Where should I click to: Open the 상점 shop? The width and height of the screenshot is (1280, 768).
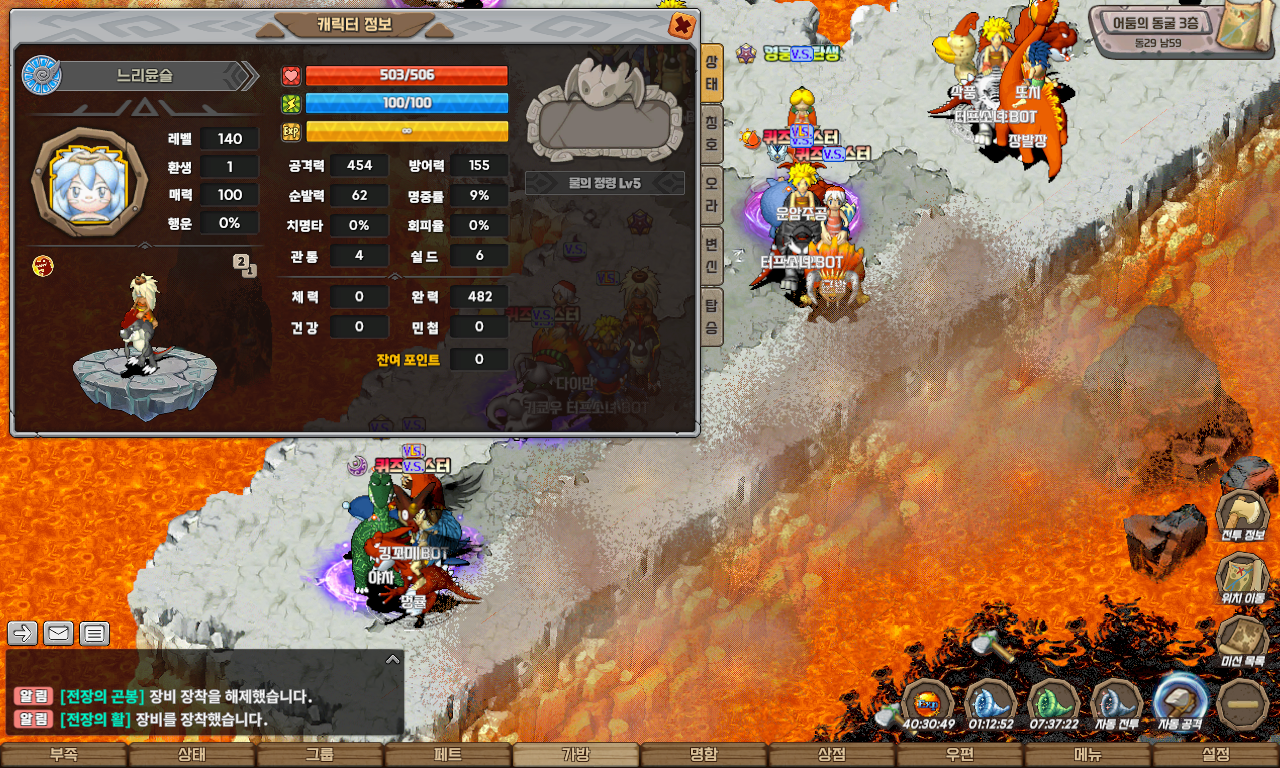832,755
